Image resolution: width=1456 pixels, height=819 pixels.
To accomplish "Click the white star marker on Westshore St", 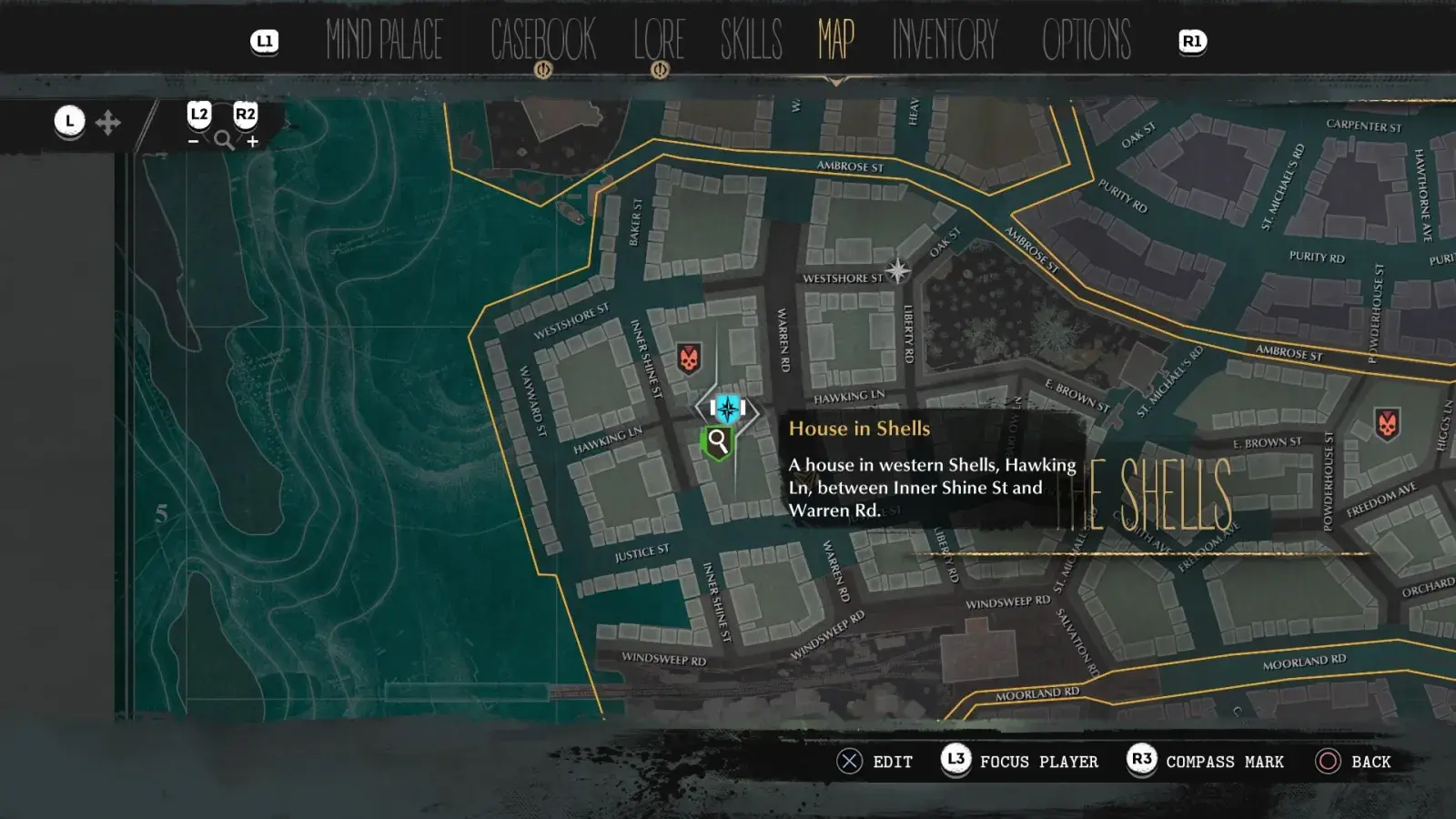I will pos(897,270).
